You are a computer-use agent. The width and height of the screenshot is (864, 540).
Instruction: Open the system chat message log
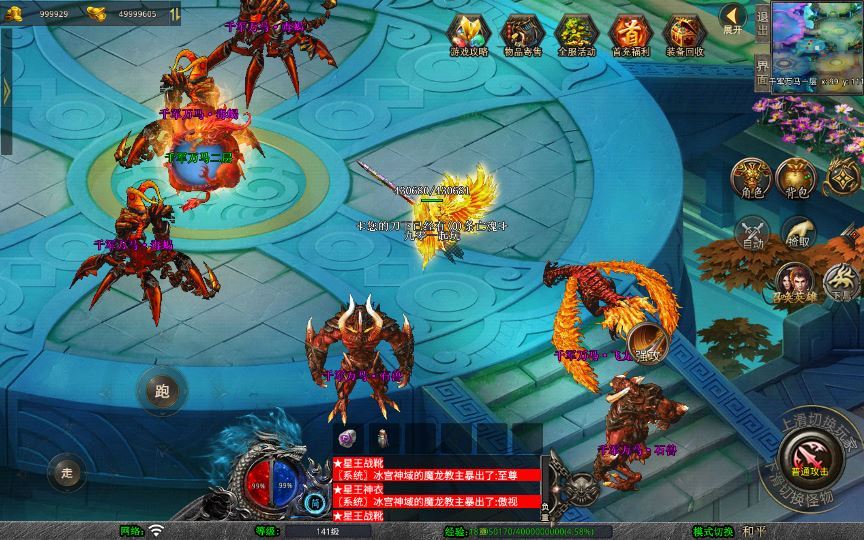coord(436,489)
